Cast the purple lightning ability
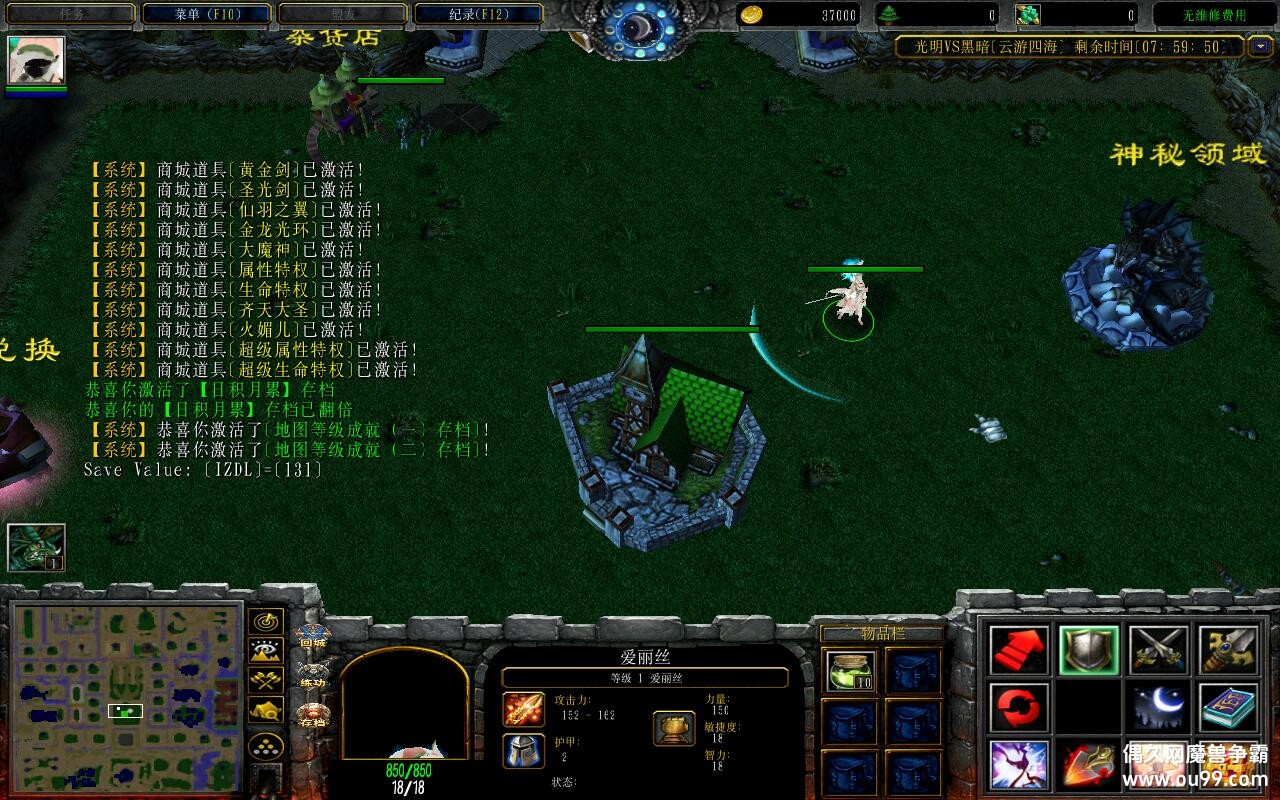 1019,765
